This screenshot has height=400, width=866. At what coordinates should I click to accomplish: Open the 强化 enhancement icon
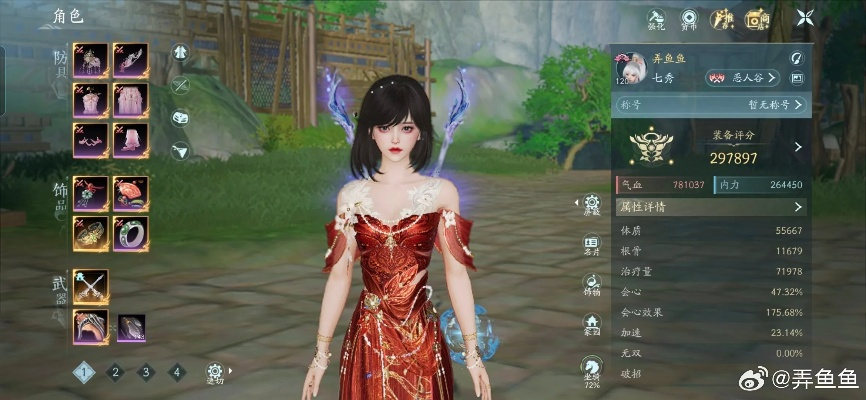tap(656, 18)
